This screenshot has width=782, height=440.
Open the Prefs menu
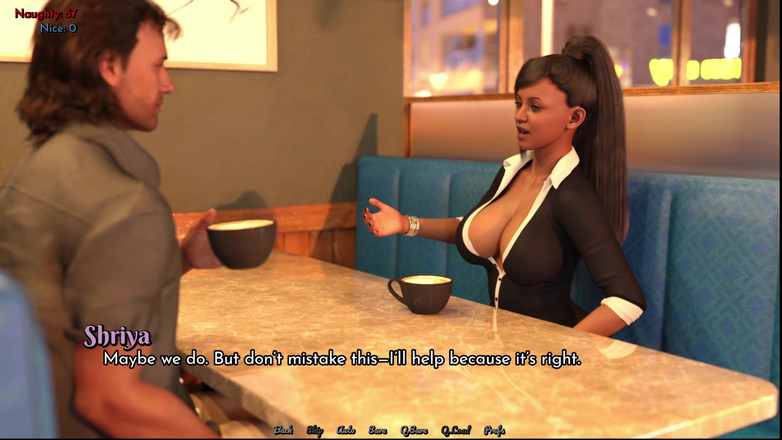click(x=494, y=430)
